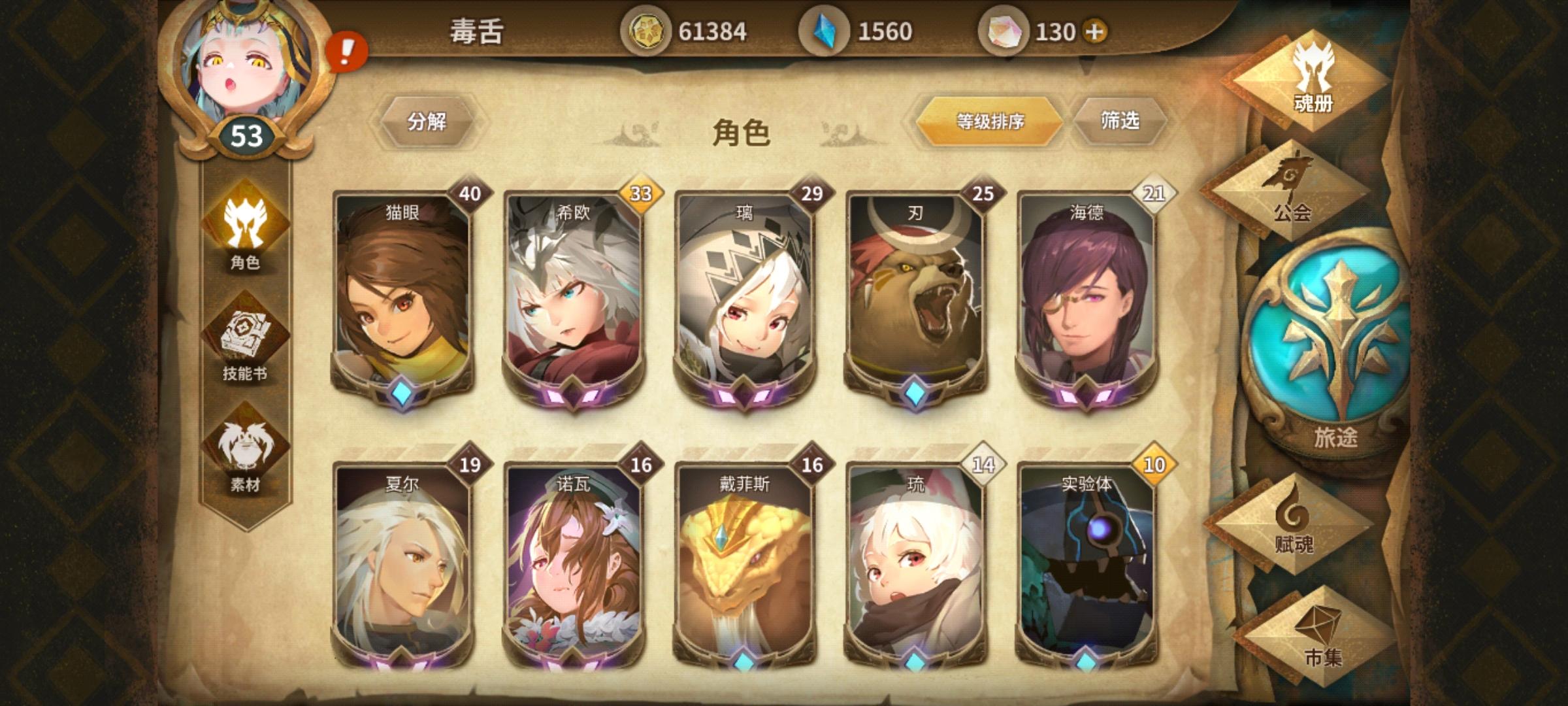Open the 分解 decompose mode
Image resolution: width=1568 pixels, height=706 pixels.
pos(429,121)
